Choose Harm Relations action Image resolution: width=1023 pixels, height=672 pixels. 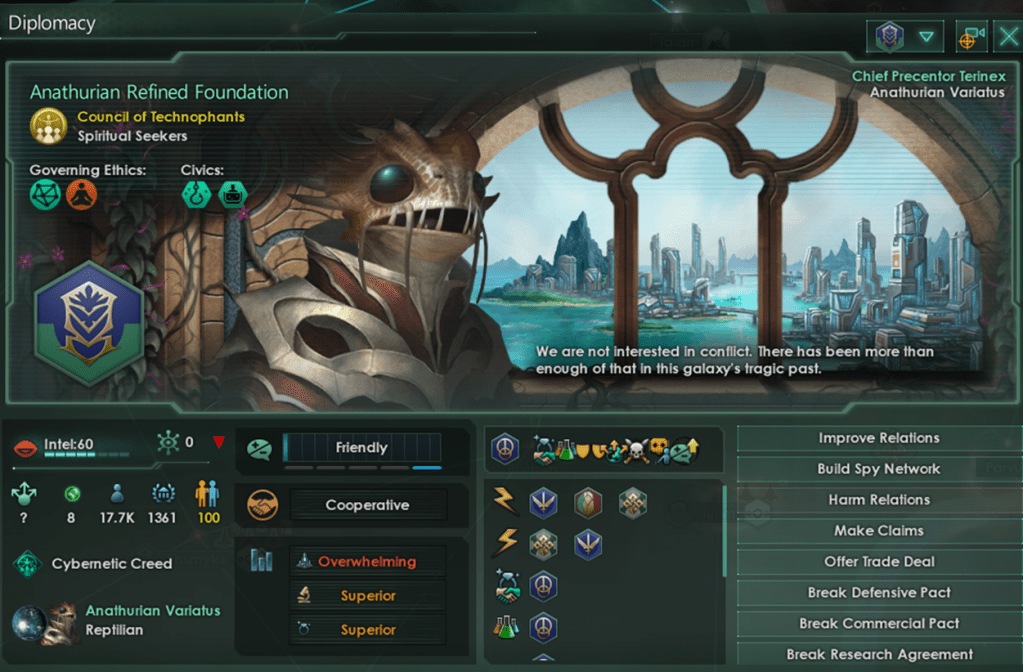[x=878, y=500]
